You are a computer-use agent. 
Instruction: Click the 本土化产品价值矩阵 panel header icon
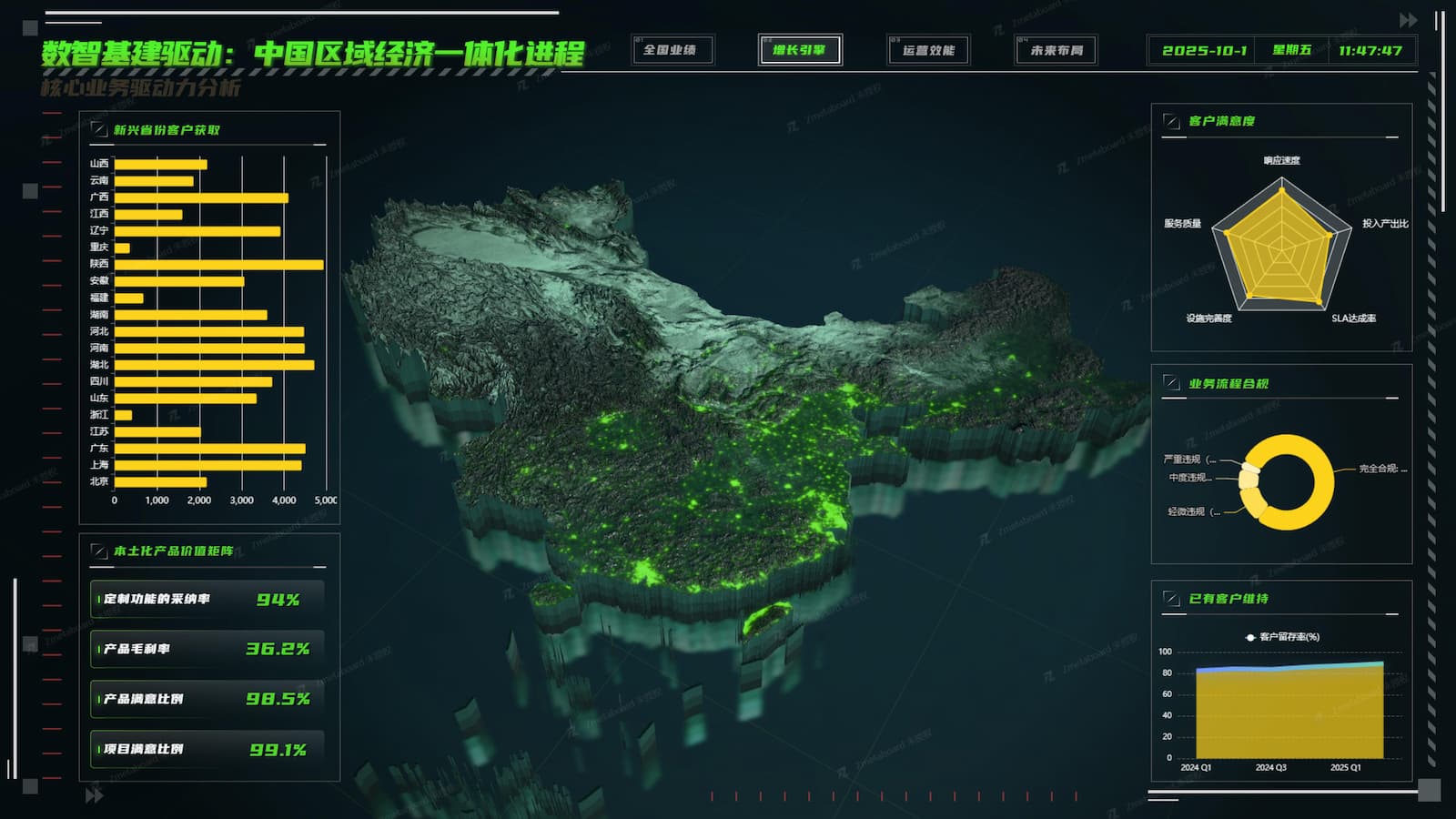97,550
